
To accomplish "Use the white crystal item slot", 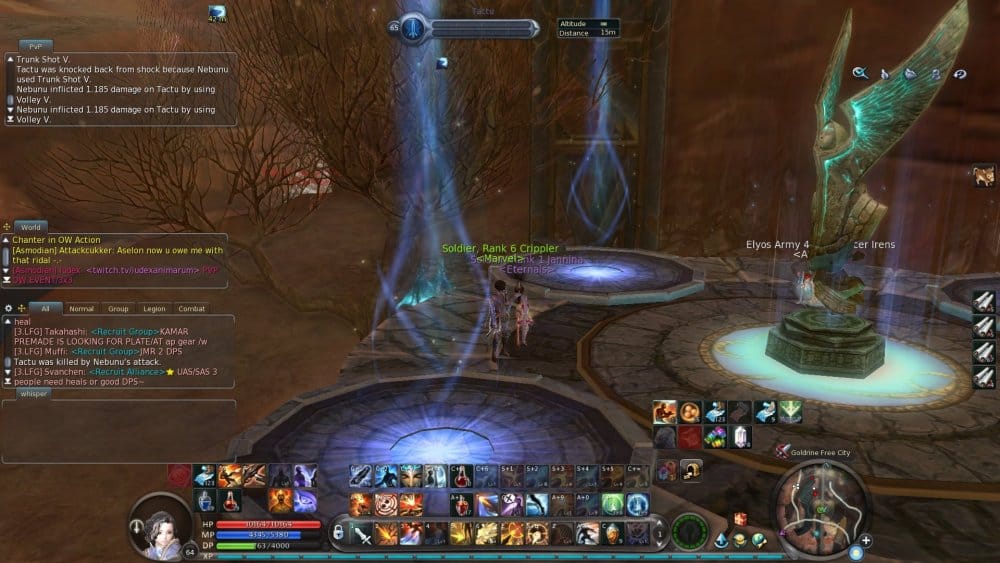I will pos(740,435).
